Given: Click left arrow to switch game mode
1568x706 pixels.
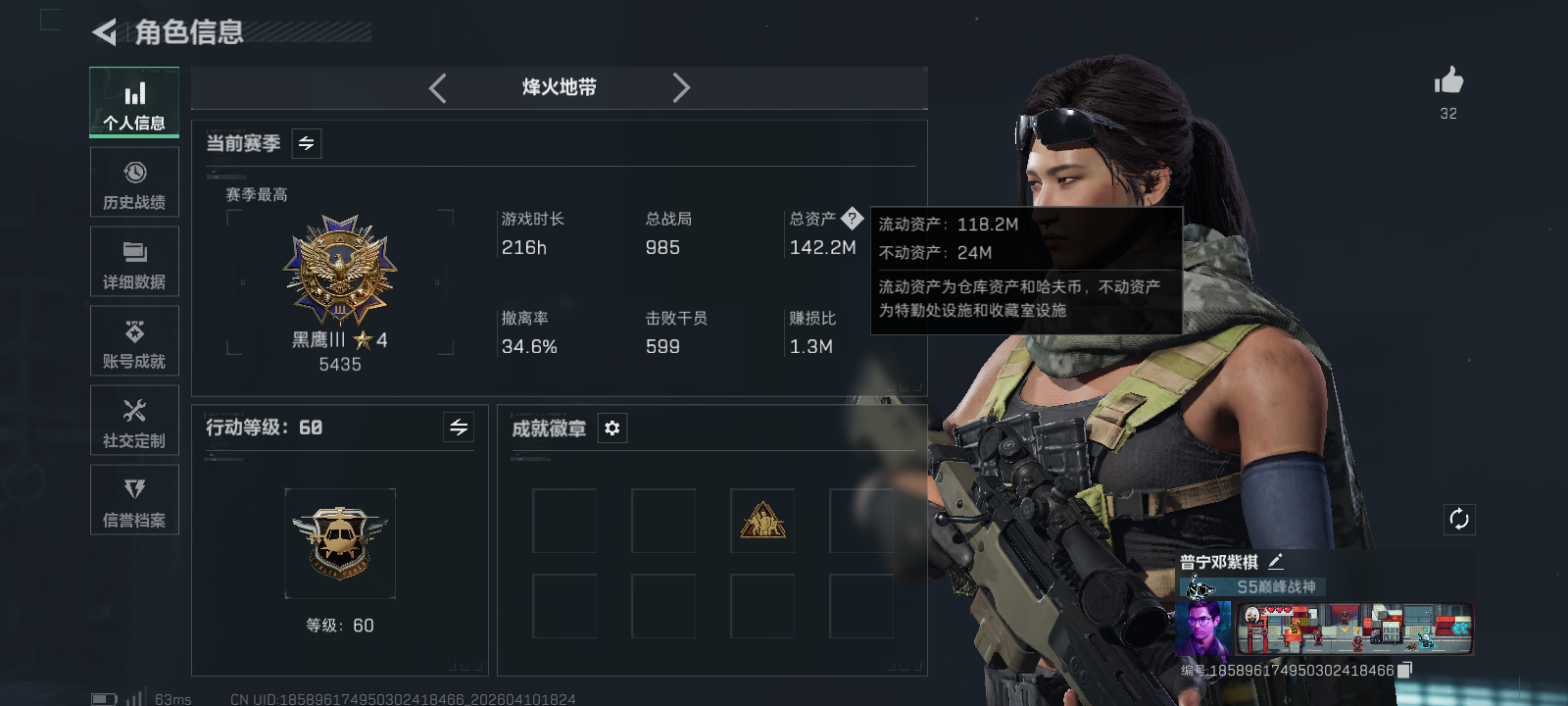Looking at the screenshot, I should pyautogui.click(x=438, y=87).
